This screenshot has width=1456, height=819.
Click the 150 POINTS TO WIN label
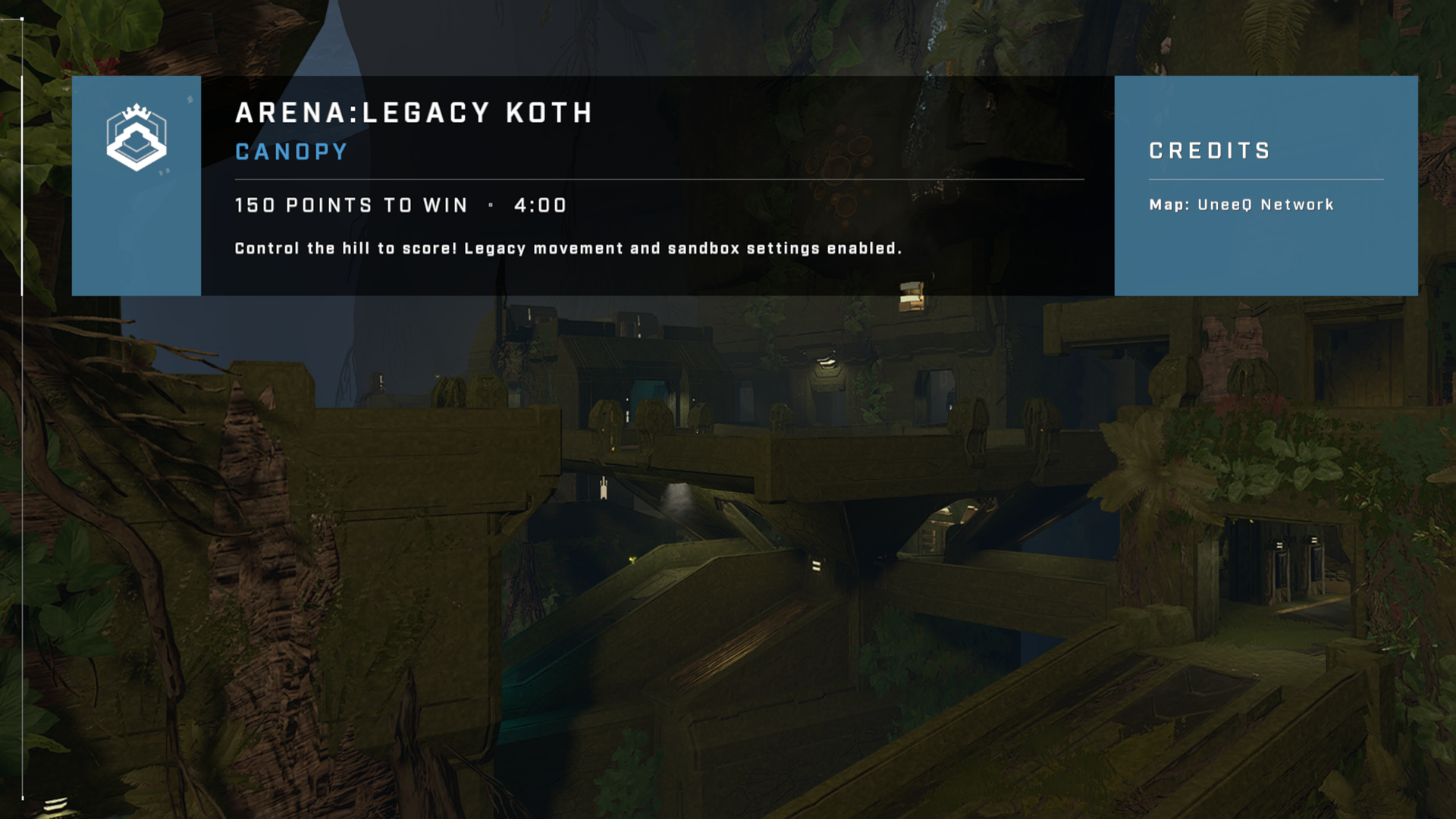[350, 205]
